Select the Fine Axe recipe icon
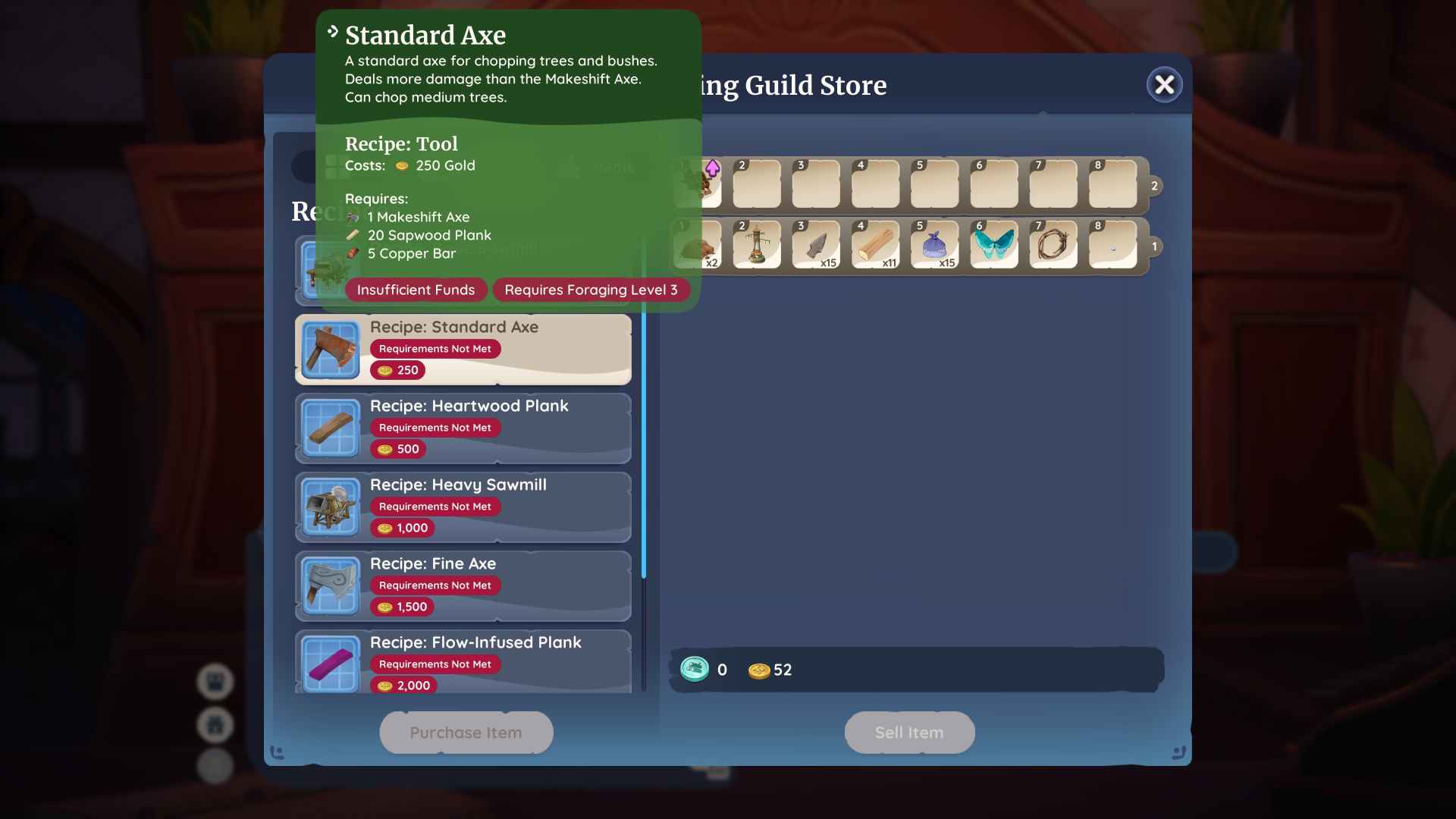The height and width of the screenshot is (819, 1456). coord(330,585)
